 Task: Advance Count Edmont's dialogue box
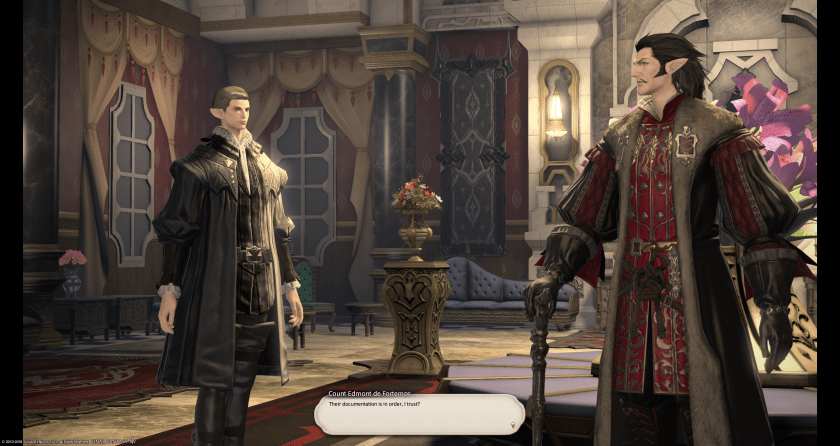(418, 414)
